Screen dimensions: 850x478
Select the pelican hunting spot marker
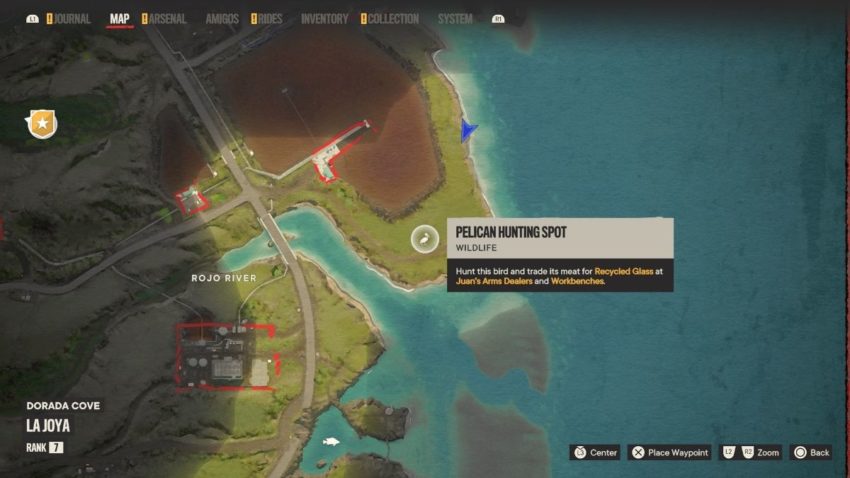click(424, 238)
